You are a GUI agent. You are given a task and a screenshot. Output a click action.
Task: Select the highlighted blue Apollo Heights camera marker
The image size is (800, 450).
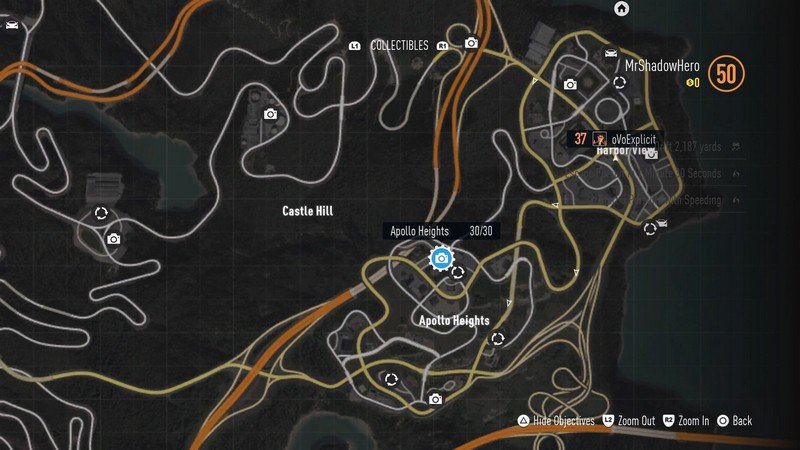coord(440,259)
